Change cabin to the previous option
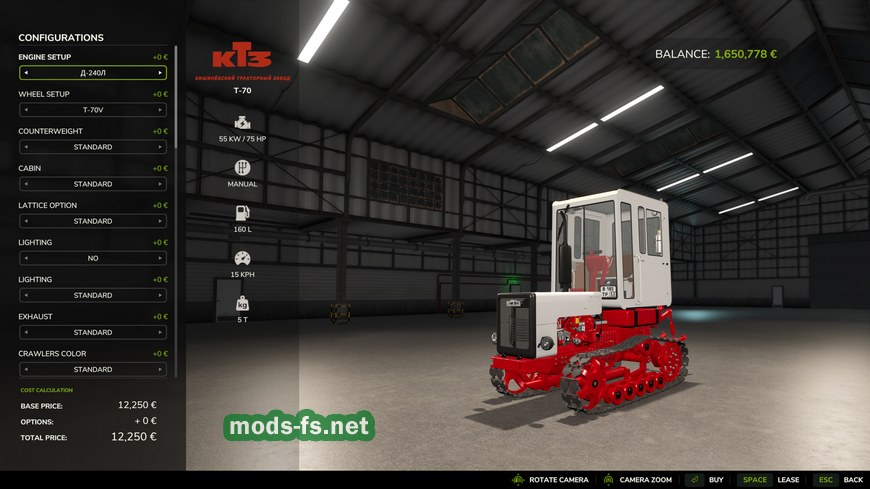This screenshot has width=870, height=489. pos(26,184)
